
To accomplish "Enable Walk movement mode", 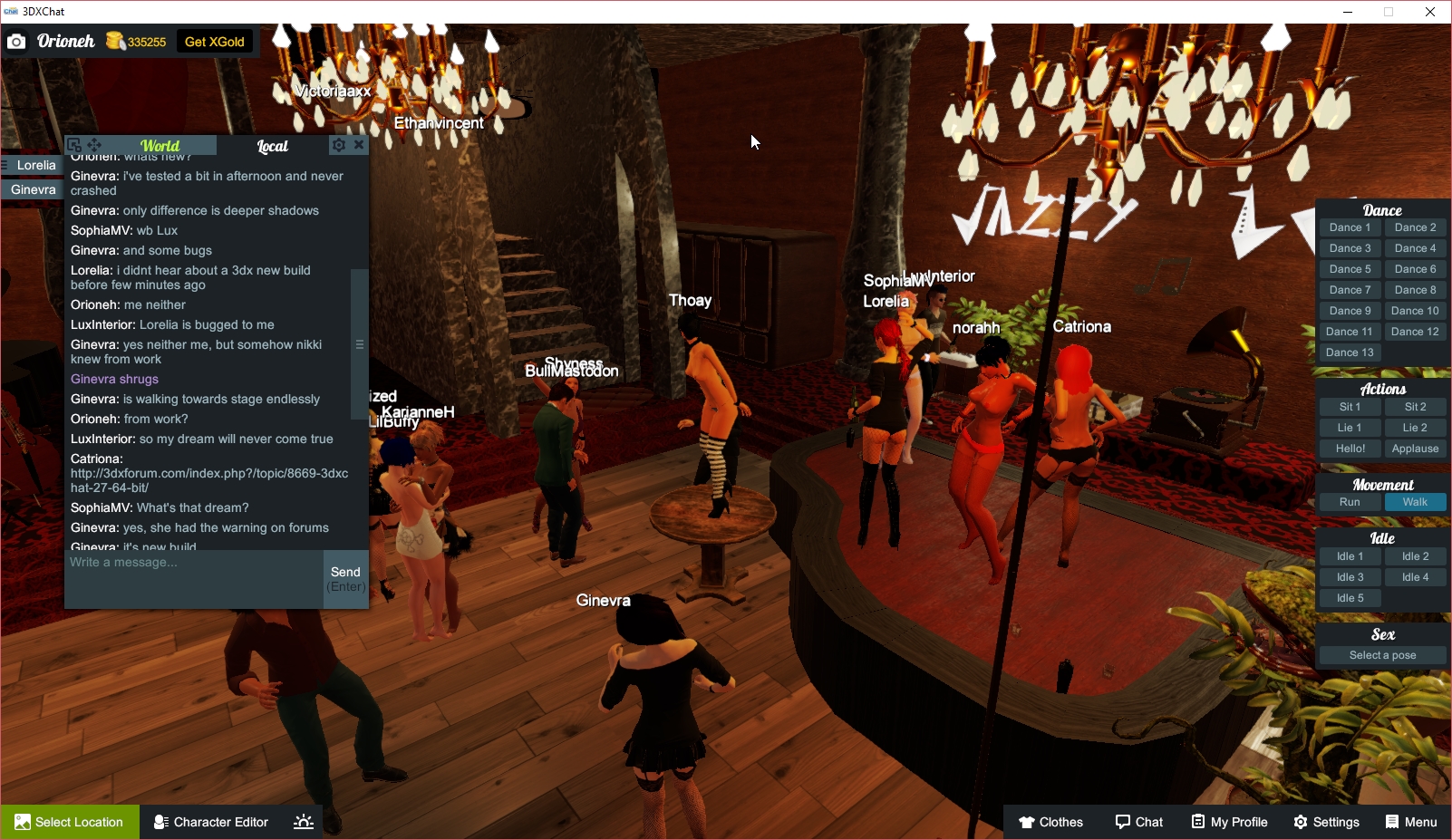I will pyautogui.click(x=1415, y=502).
